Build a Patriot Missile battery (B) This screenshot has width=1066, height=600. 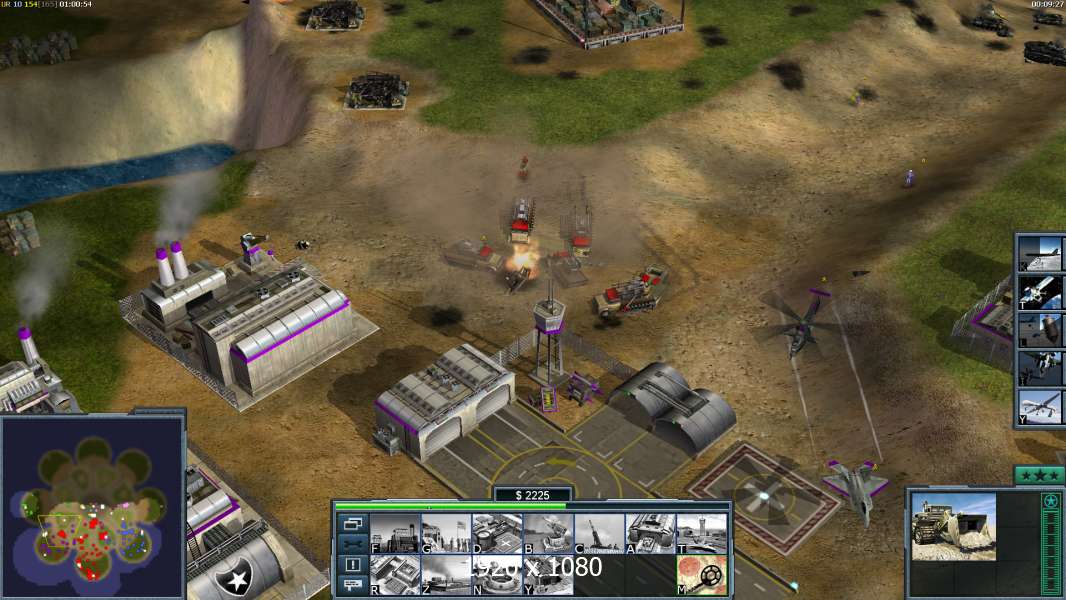pos(548,534)
